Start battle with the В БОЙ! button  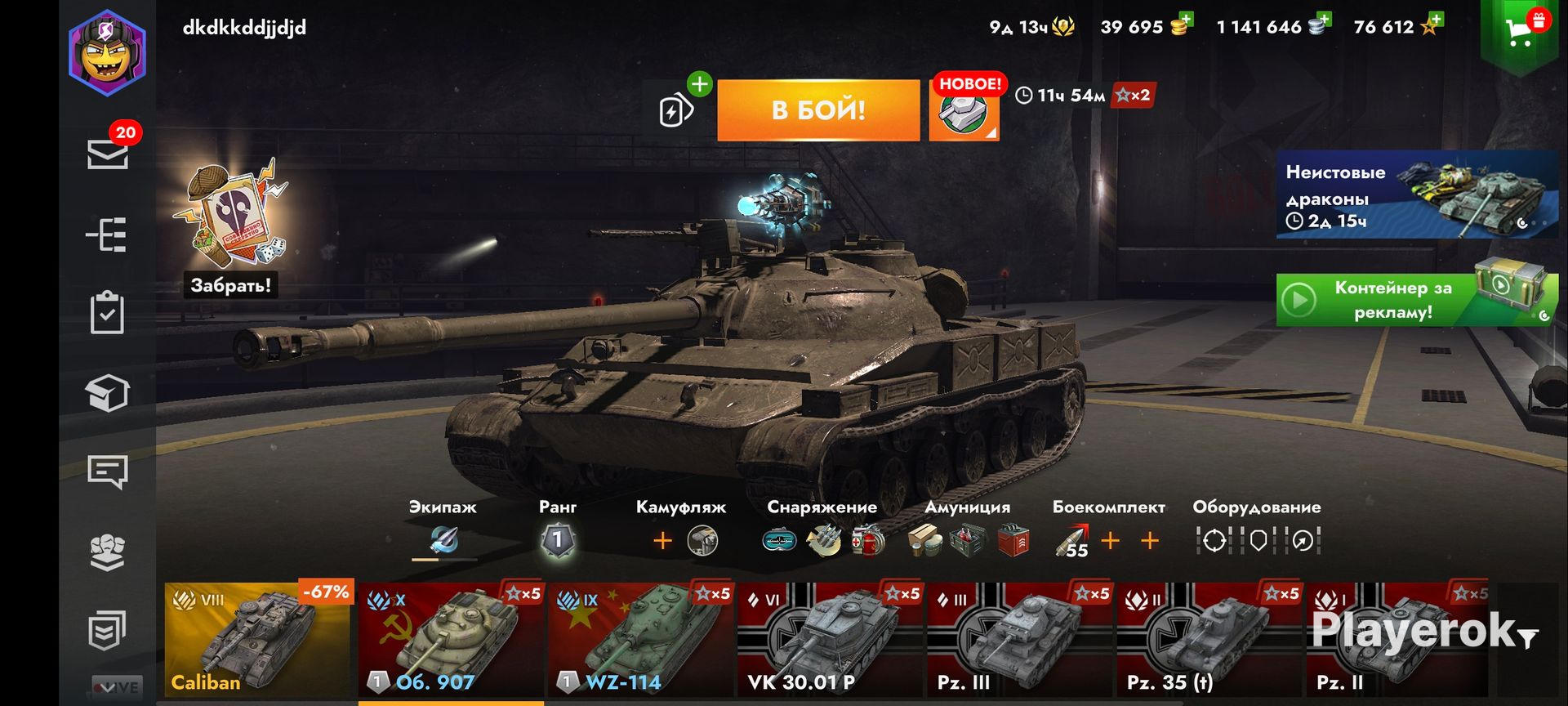tap(817, 110)
